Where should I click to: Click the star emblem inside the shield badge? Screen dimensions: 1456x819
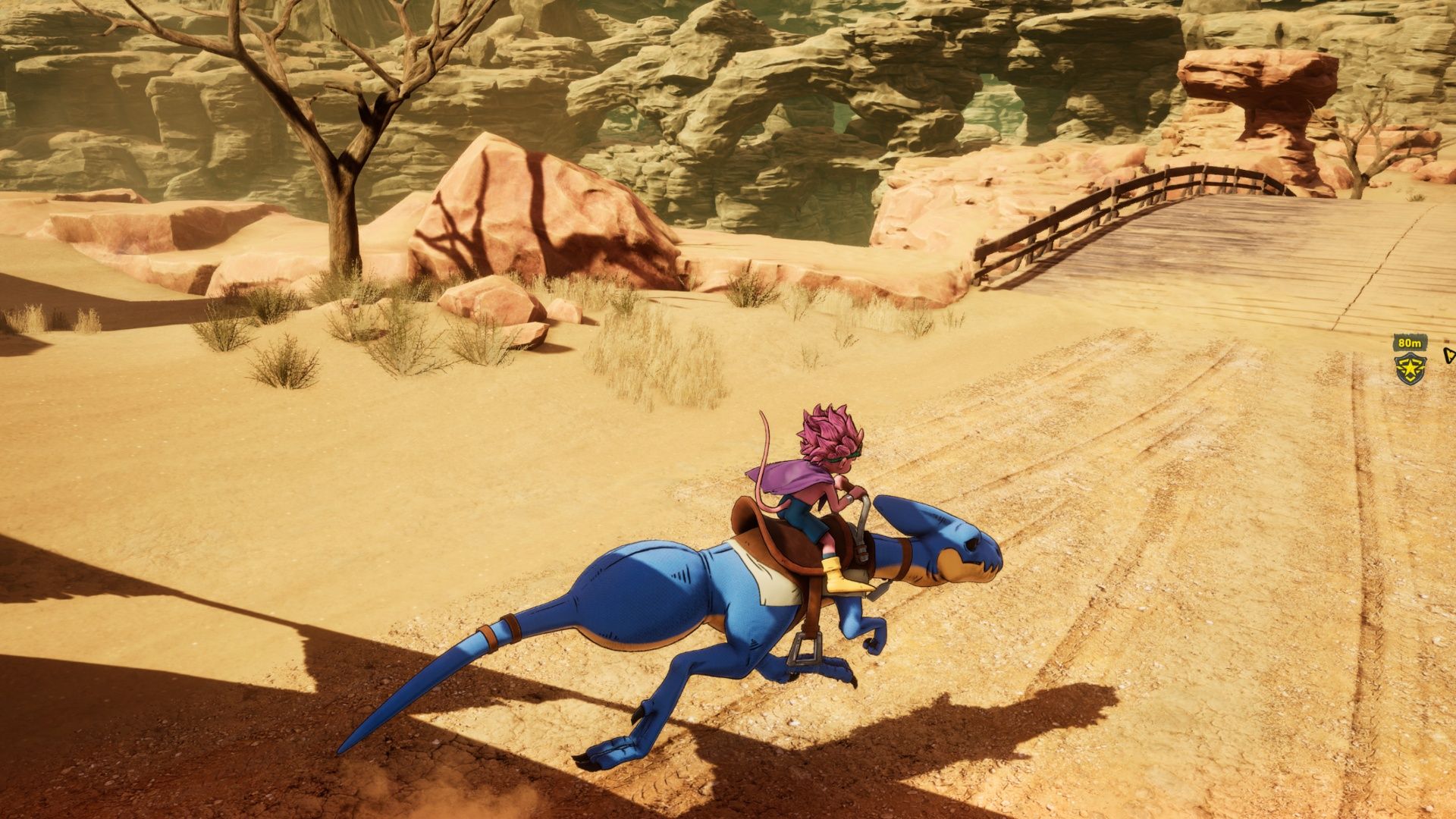(1409, 368)
